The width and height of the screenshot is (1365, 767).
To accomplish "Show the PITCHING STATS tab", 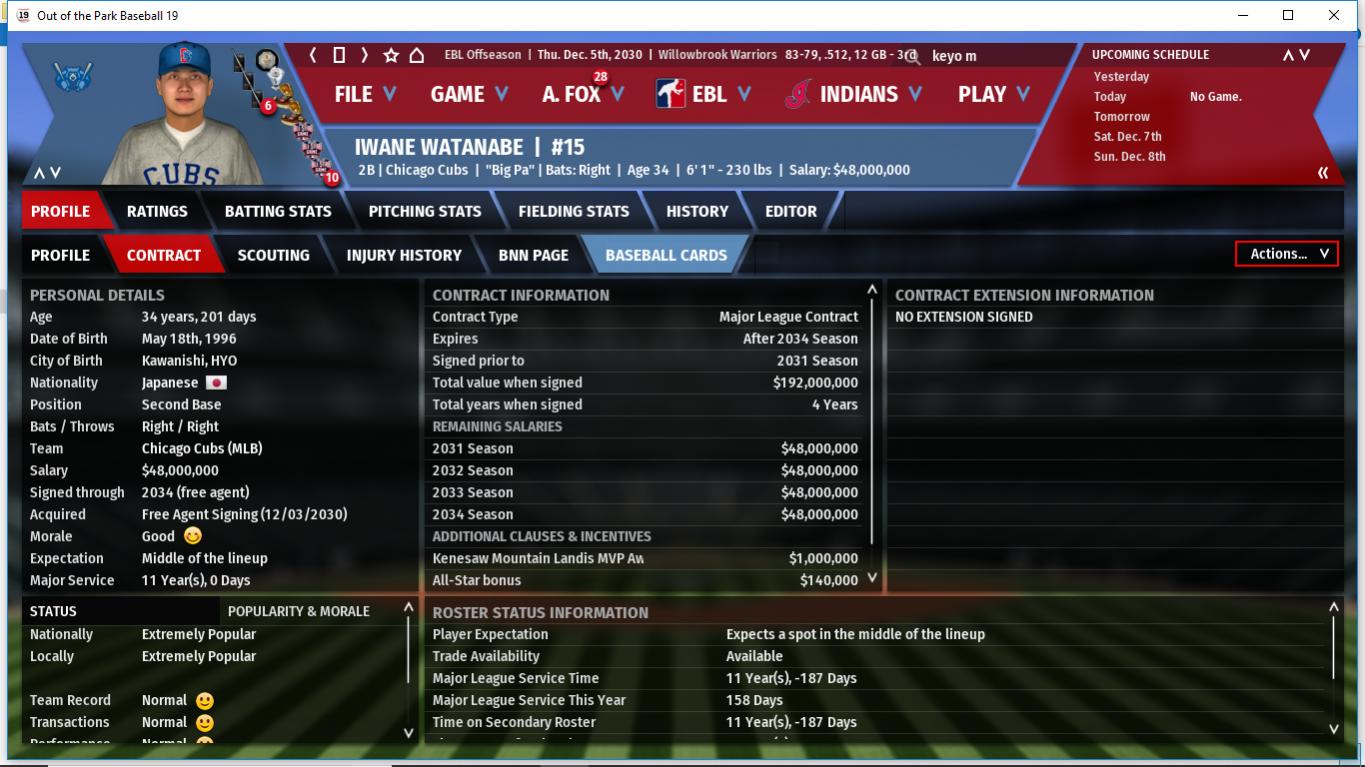I will (425, 211).
